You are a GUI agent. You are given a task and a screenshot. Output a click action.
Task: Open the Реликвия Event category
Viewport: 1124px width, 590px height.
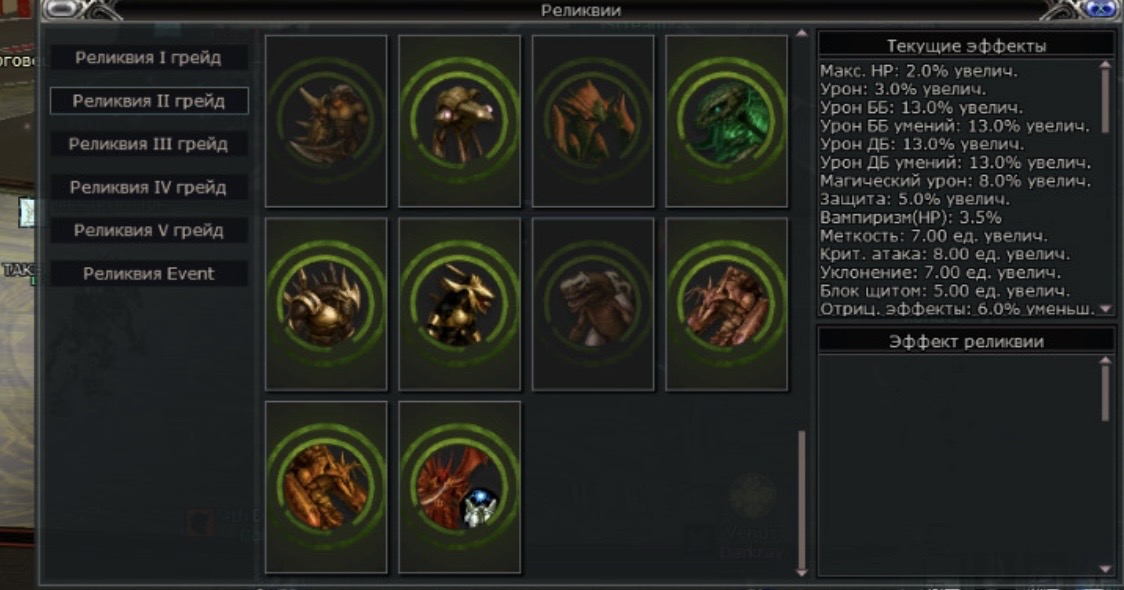click(x=148, y=273)
